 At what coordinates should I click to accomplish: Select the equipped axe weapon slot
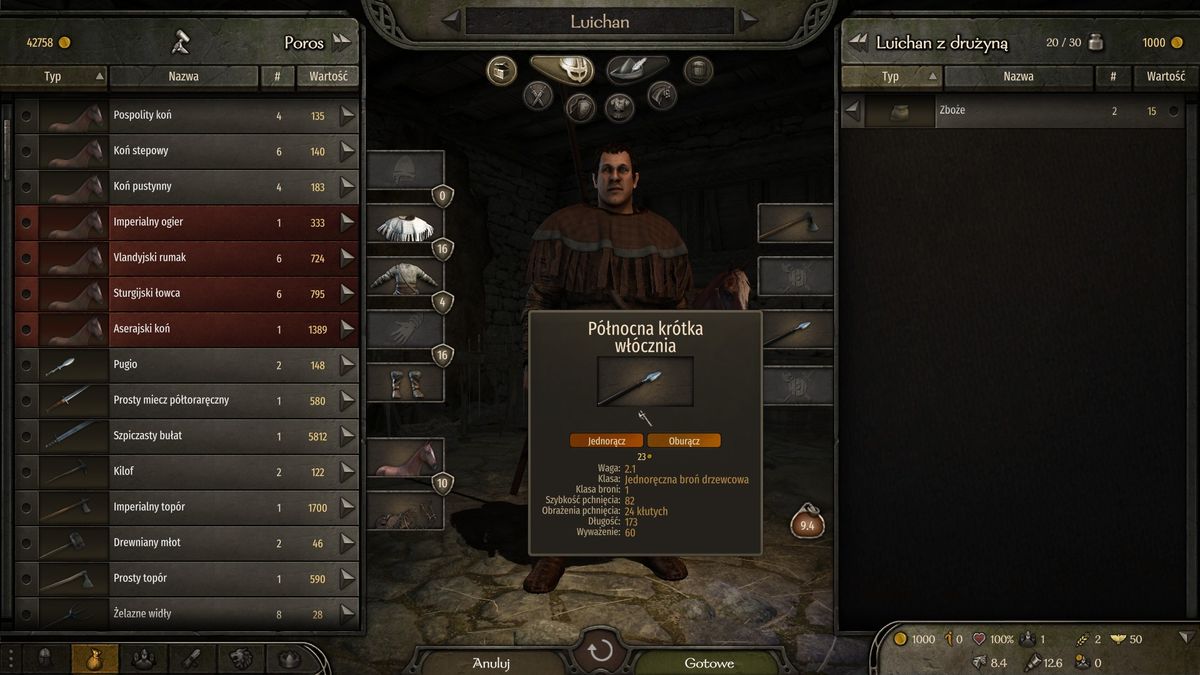[x=795, y=222]
